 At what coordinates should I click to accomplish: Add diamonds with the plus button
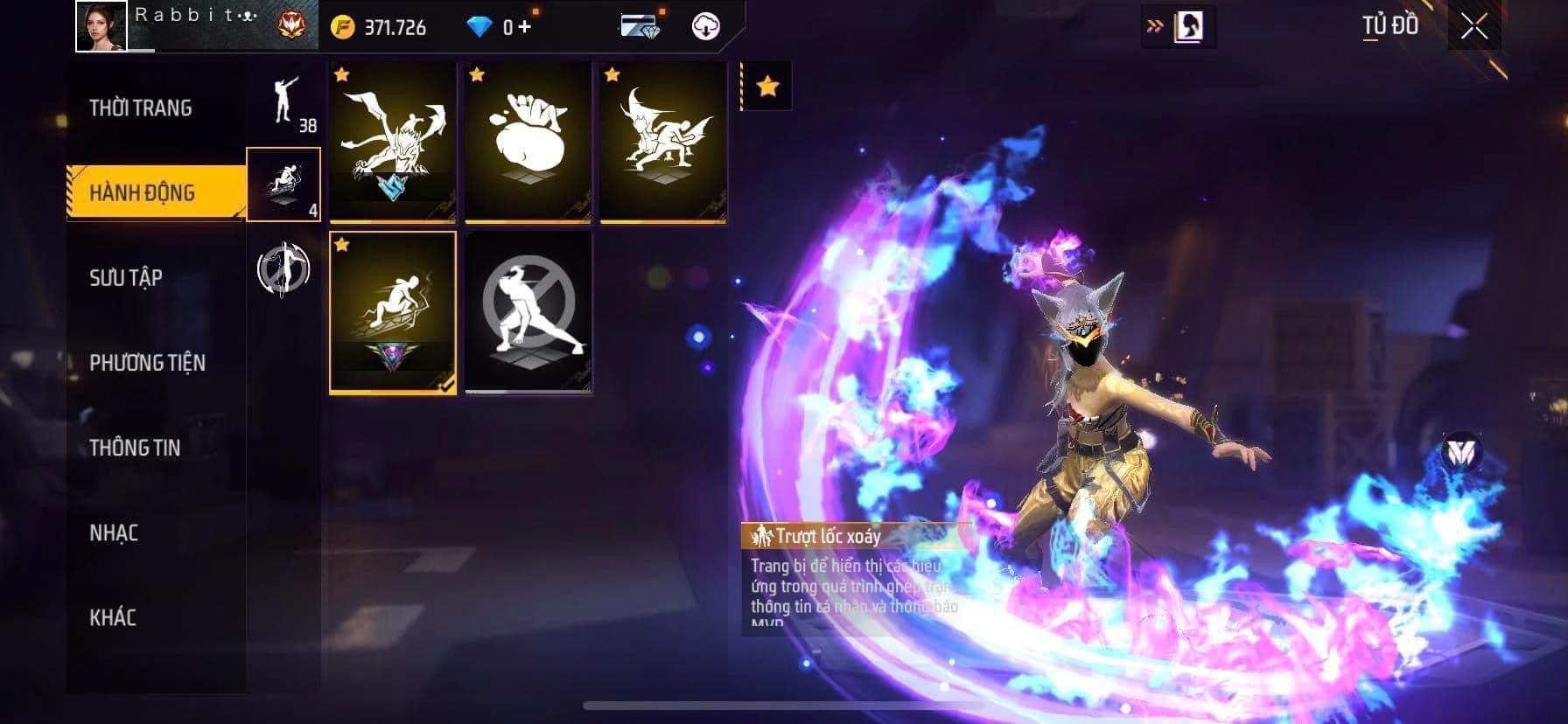click(x=524, y=26)
